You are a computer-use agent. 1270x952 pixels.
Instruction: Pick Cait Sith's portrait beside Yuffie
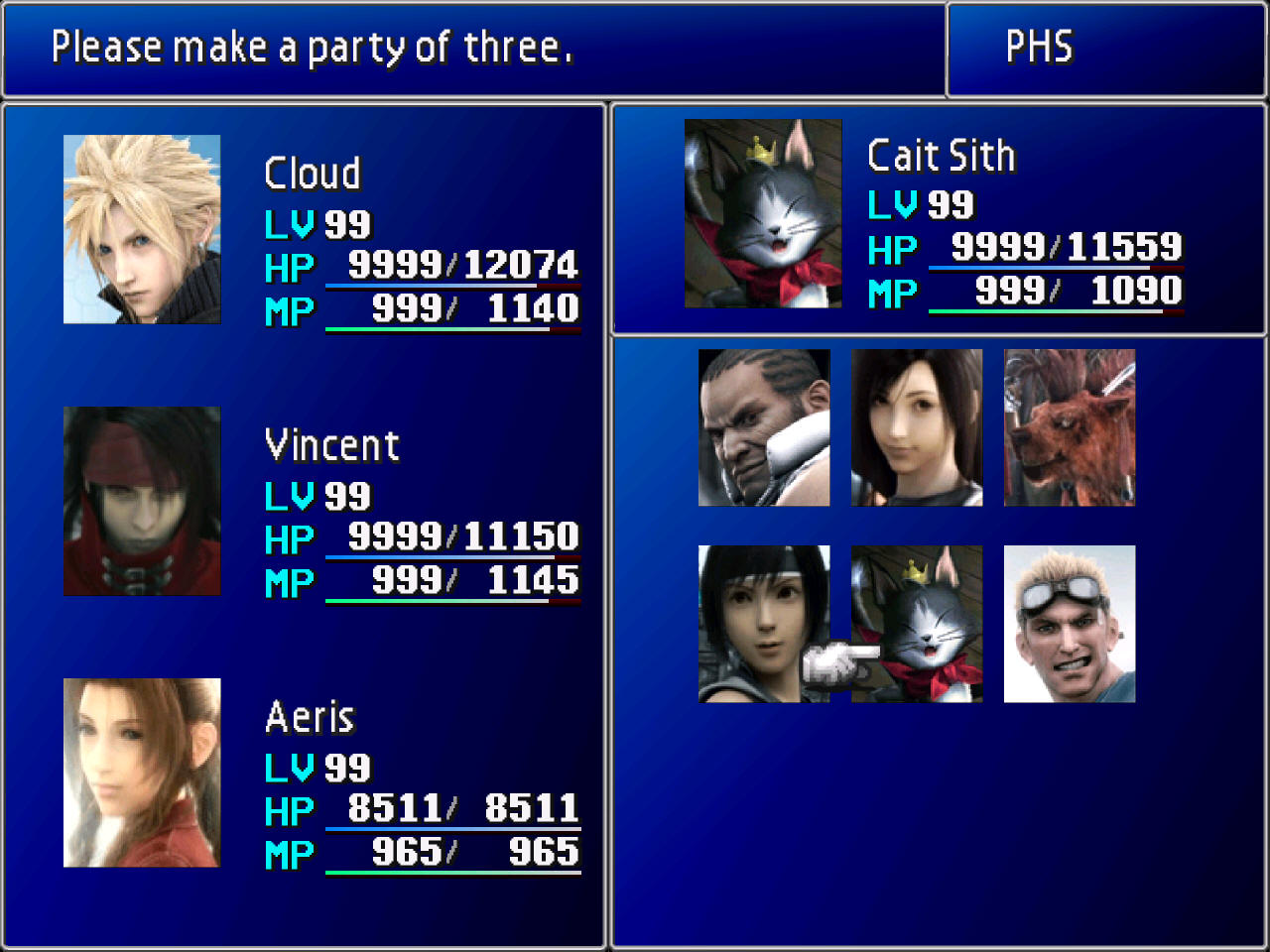point(917,624)
